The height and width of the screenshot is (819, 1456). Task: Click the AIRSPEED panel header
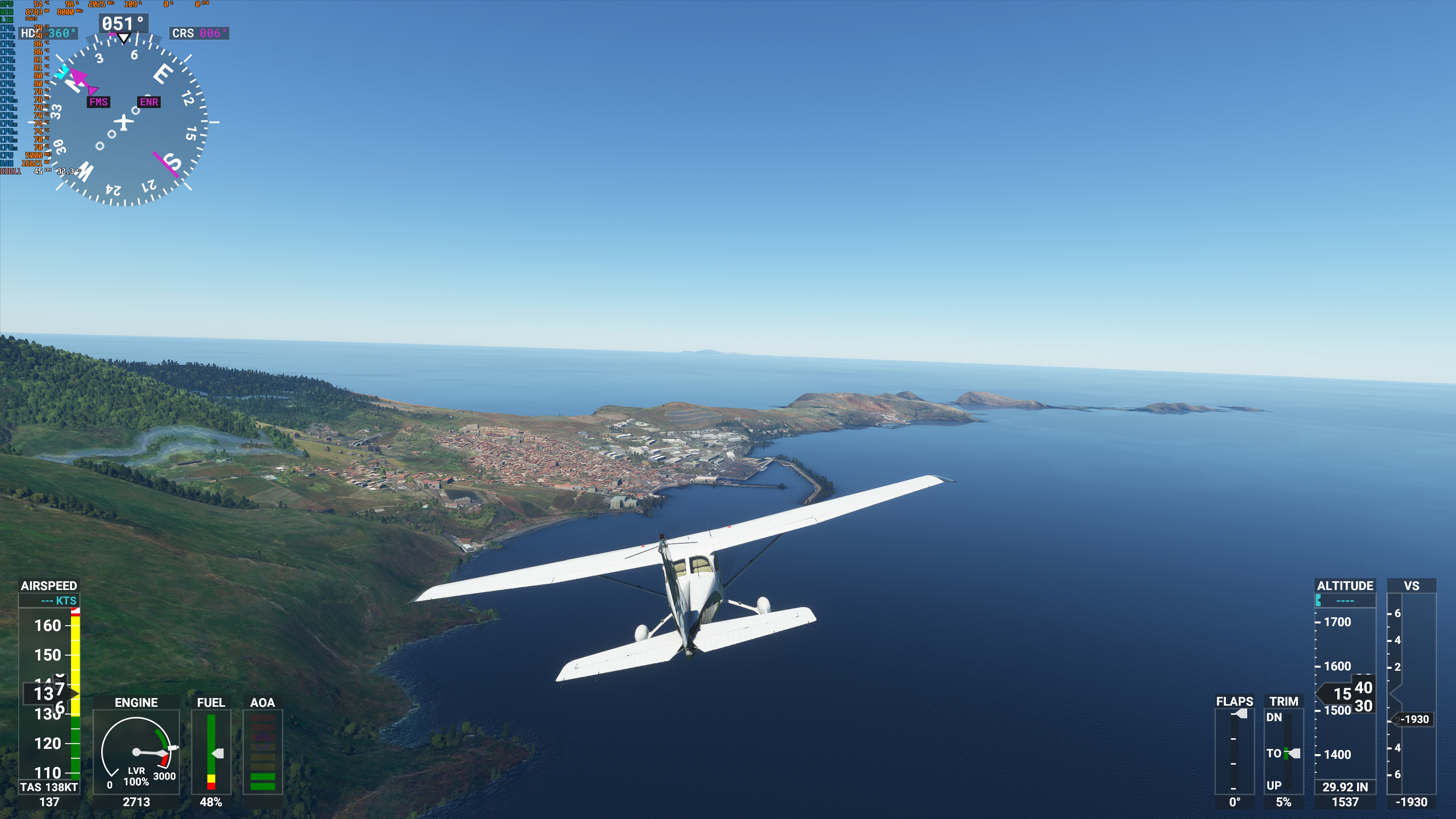pos(50,586)
